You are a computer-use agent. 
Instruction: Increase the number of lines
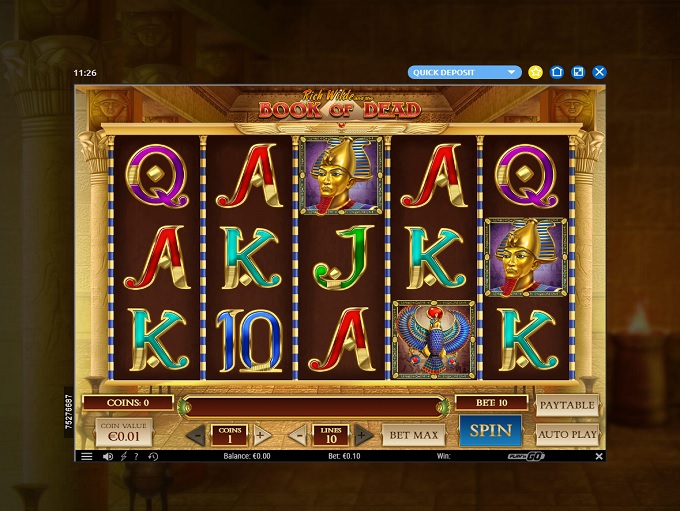[363, 435]
